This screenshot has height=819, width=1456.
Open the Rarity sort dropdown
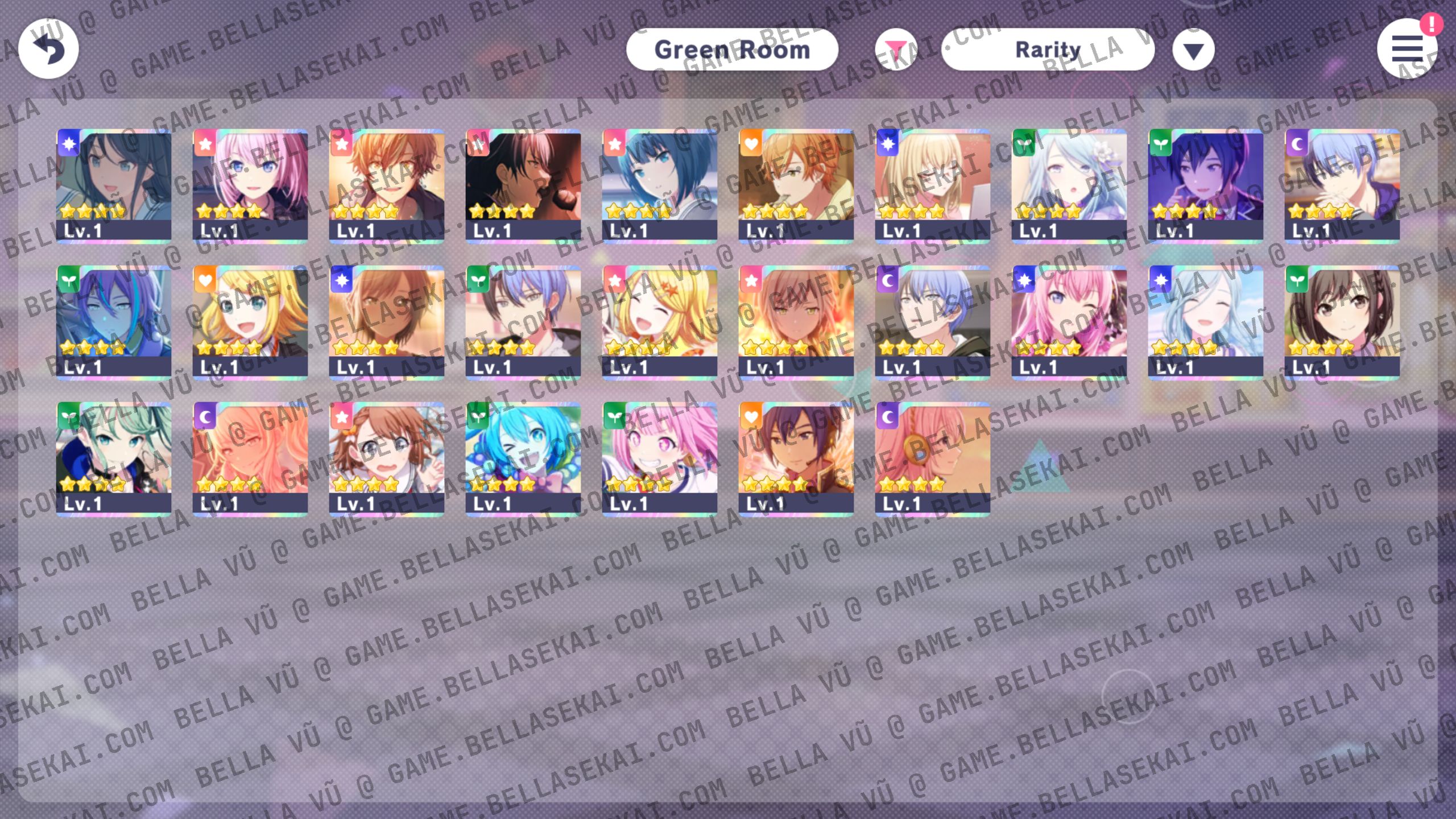[1048, 50]
